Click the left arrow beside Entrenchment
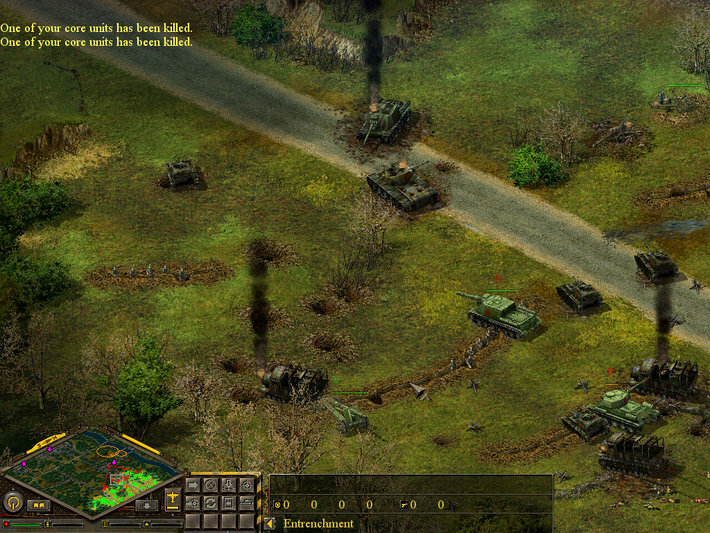Viewport: 710px width, 533px height. pyautogui.click(x=269, y=523)
